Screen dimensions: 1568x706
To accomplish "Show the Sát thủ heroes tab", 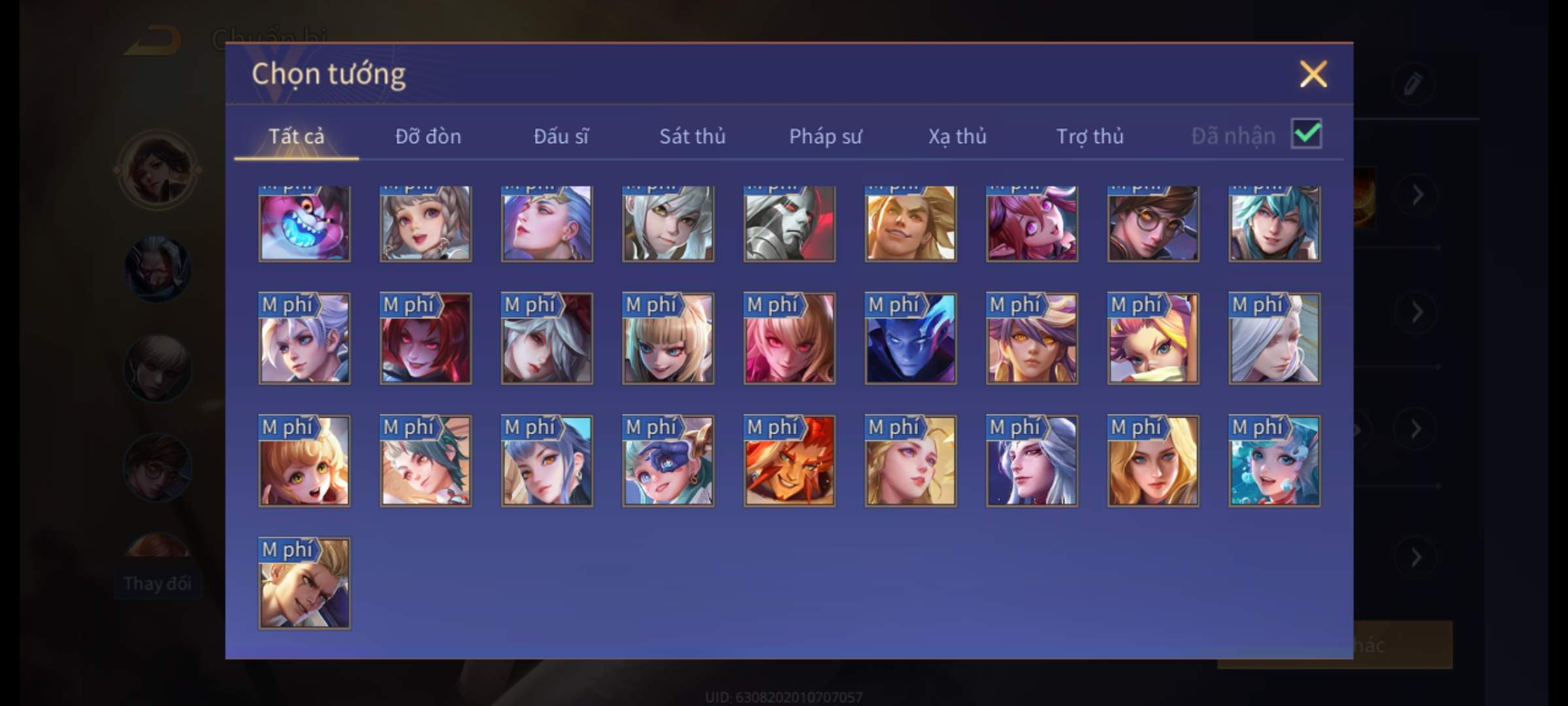I will 692,136.
